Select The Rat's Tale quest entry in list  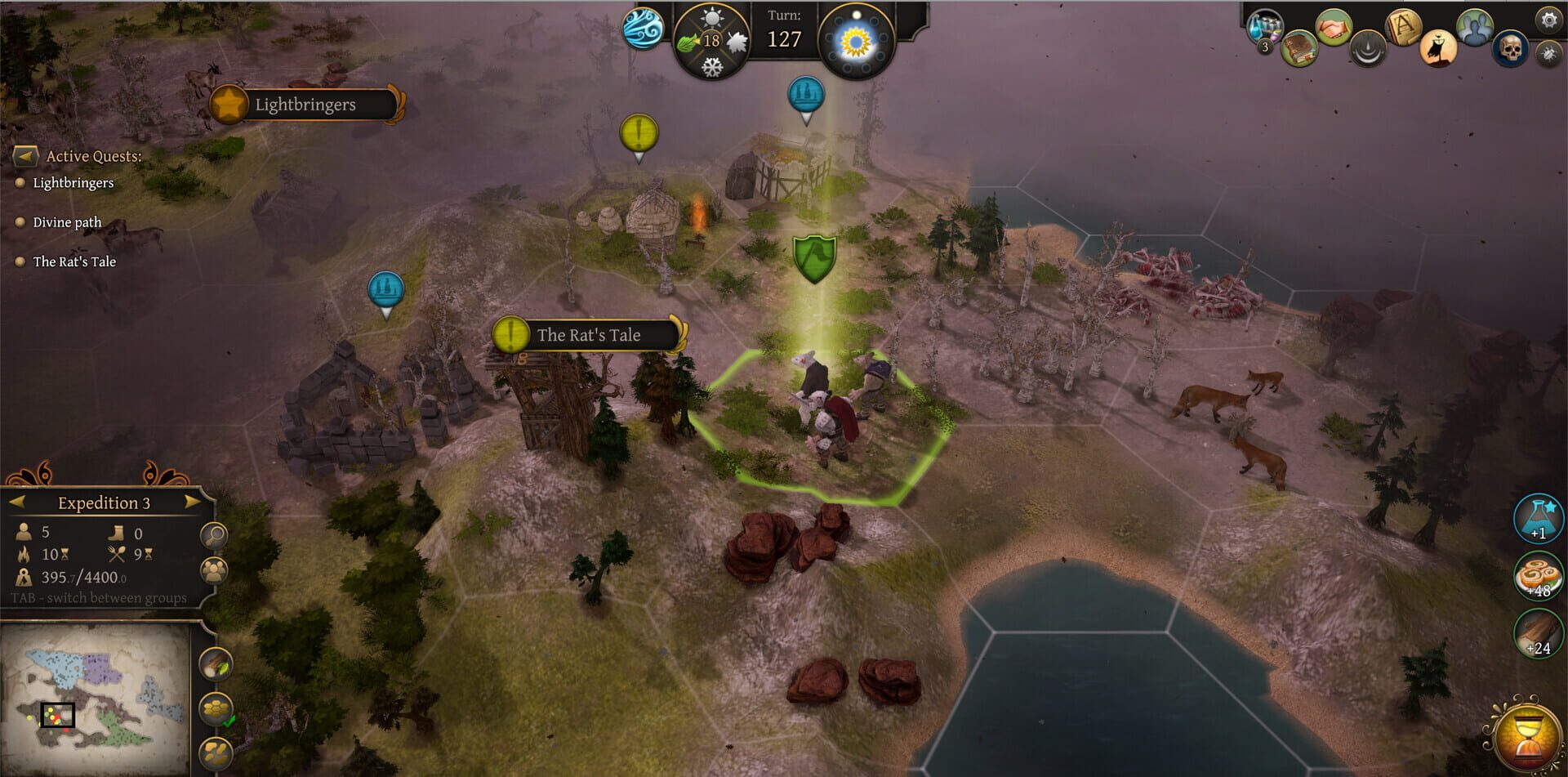coord(73,261)
